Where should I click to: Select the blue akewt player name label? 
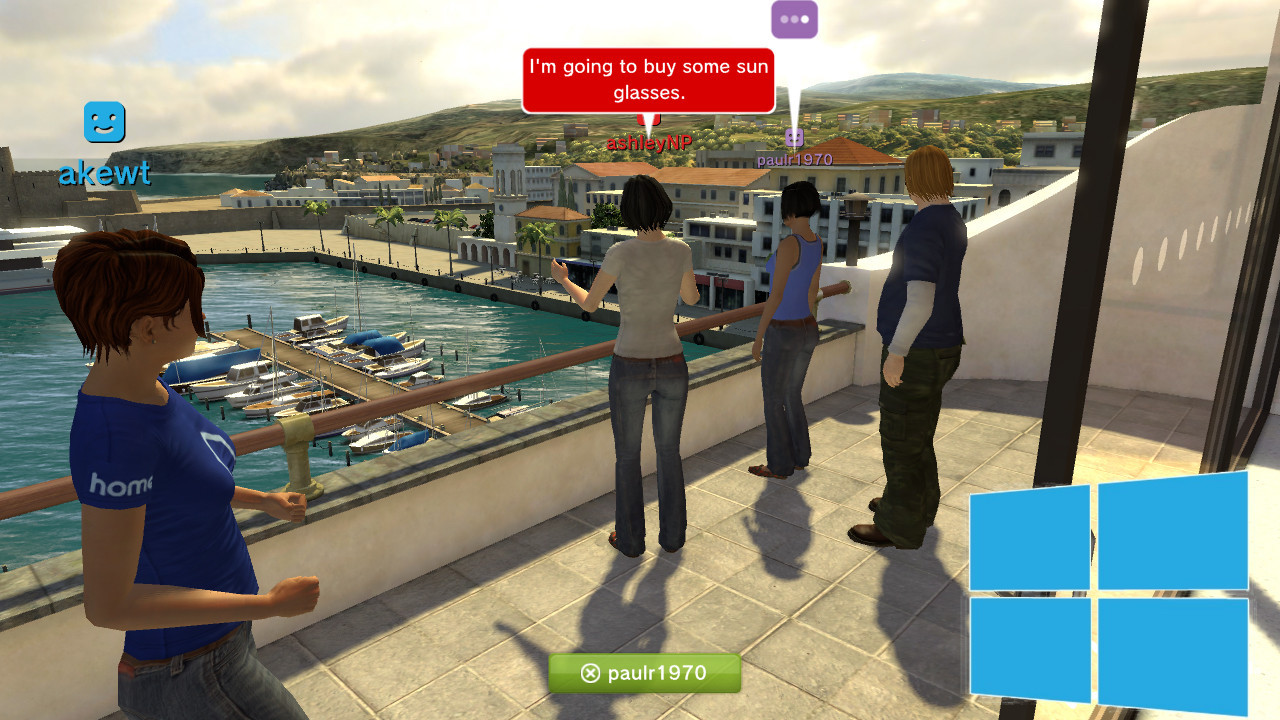coord(104,173)
